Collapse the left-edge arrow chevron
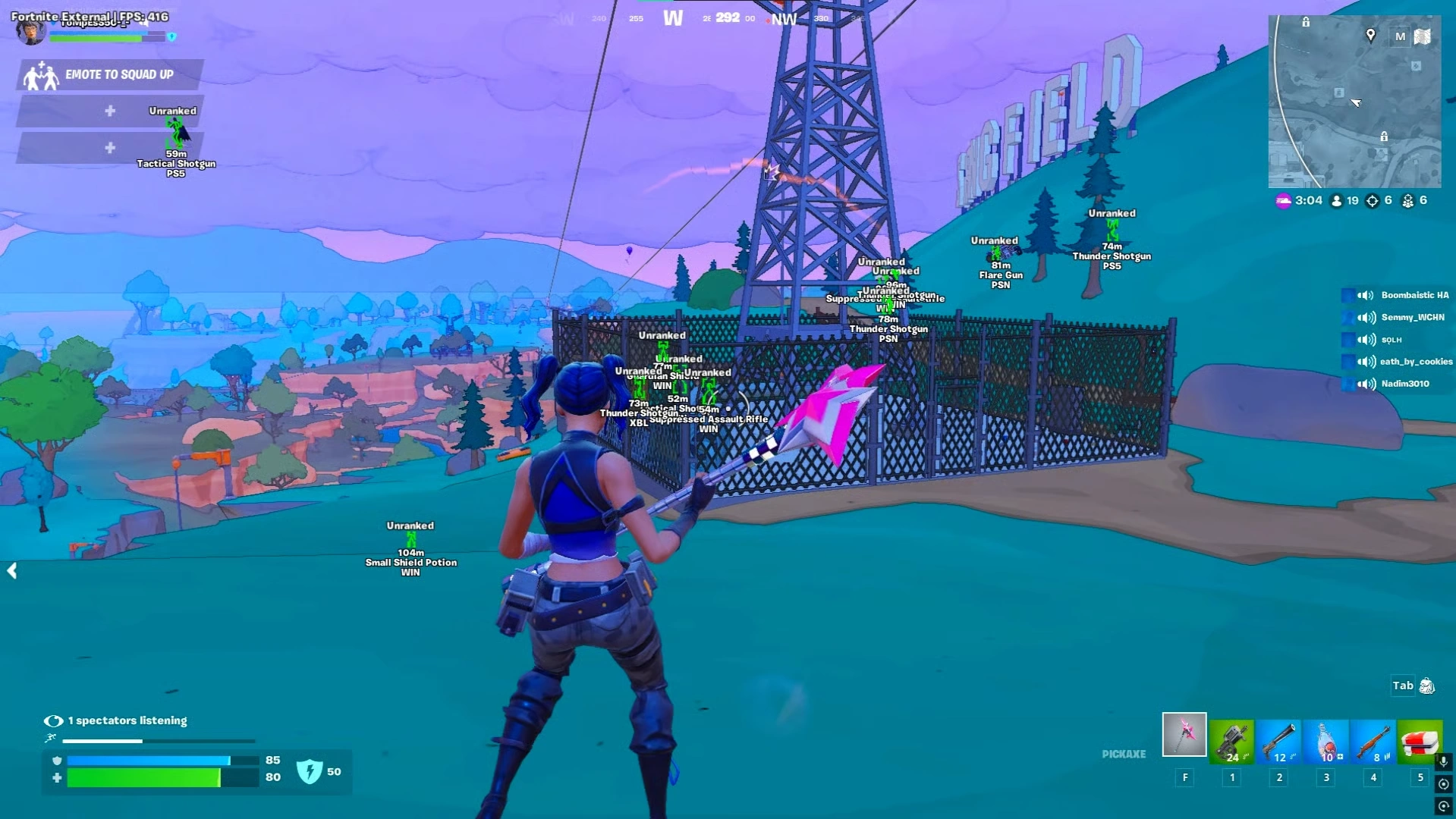This screenshot has height=819, width=1456. [12, 571]
